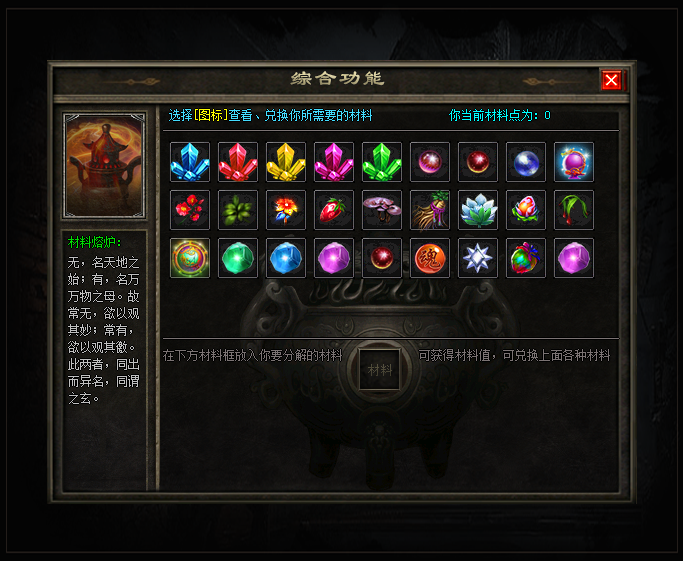Close the 综合功能 window
This screenshot has width=683, height=561.
pos(612,80)
